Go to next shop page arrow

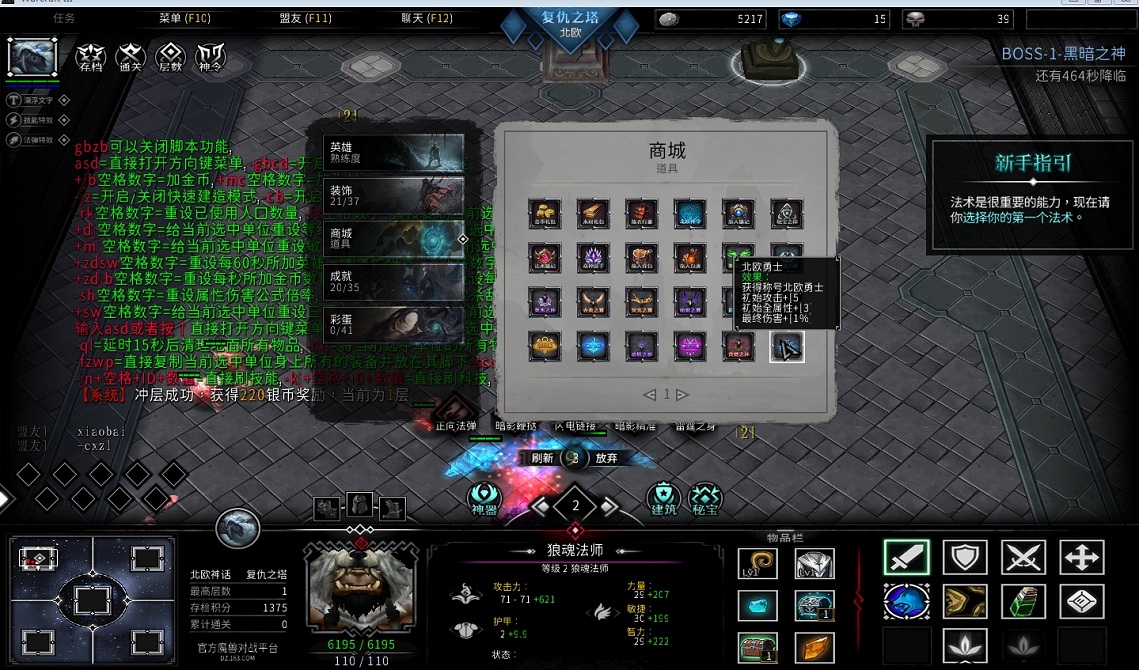pyautogui.click(x=683, y=395)
